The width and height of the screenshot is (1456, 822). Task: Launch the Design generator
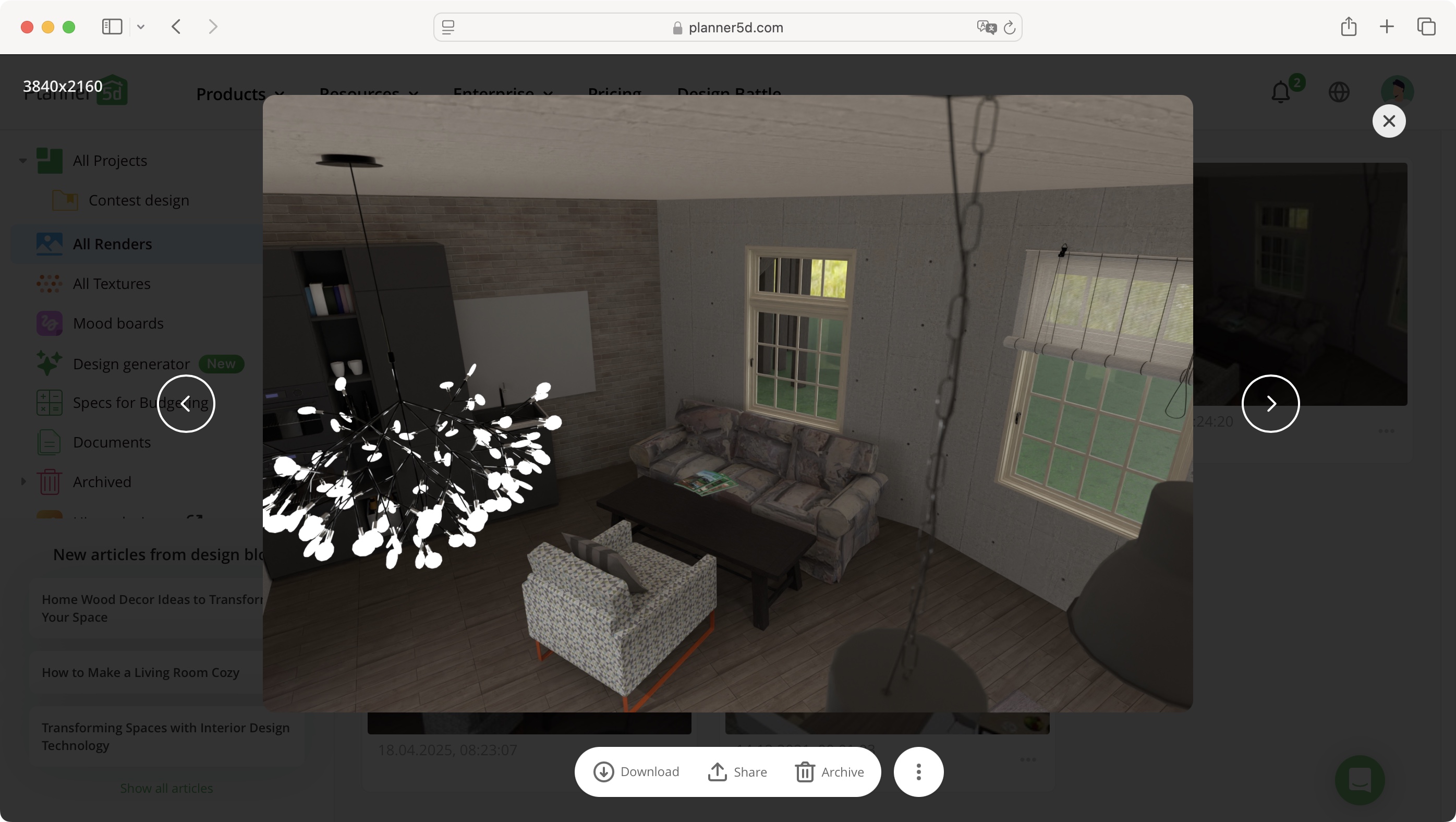click(x=131, y=363)
